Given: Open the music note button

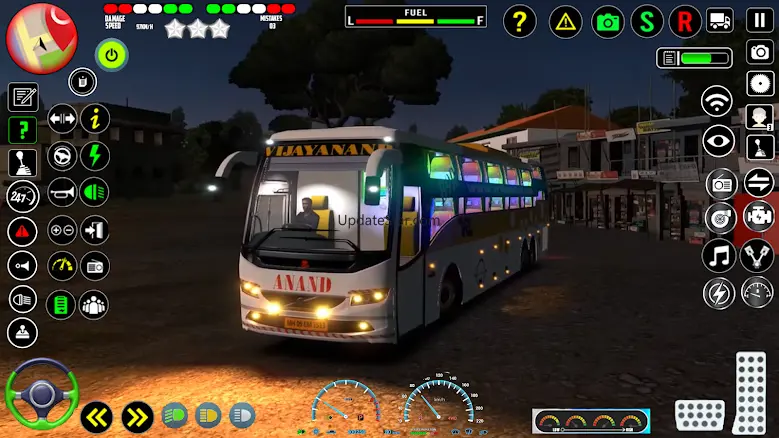Looking at the screenshot, I should (718, 256).
